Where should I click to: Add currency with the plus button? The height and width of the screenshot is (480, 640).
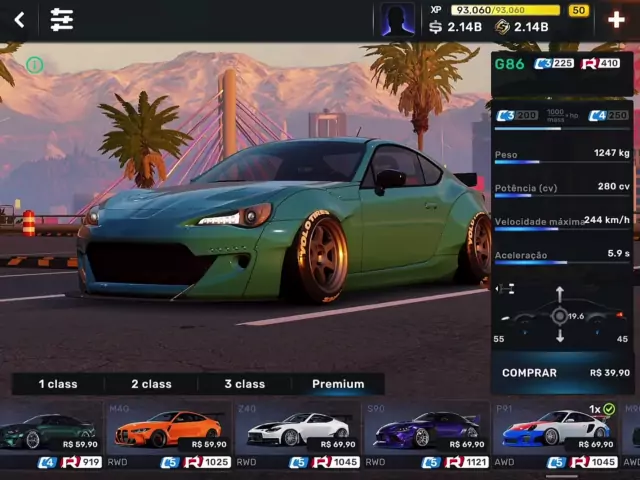pyautogui.click(x=616, y=20)
